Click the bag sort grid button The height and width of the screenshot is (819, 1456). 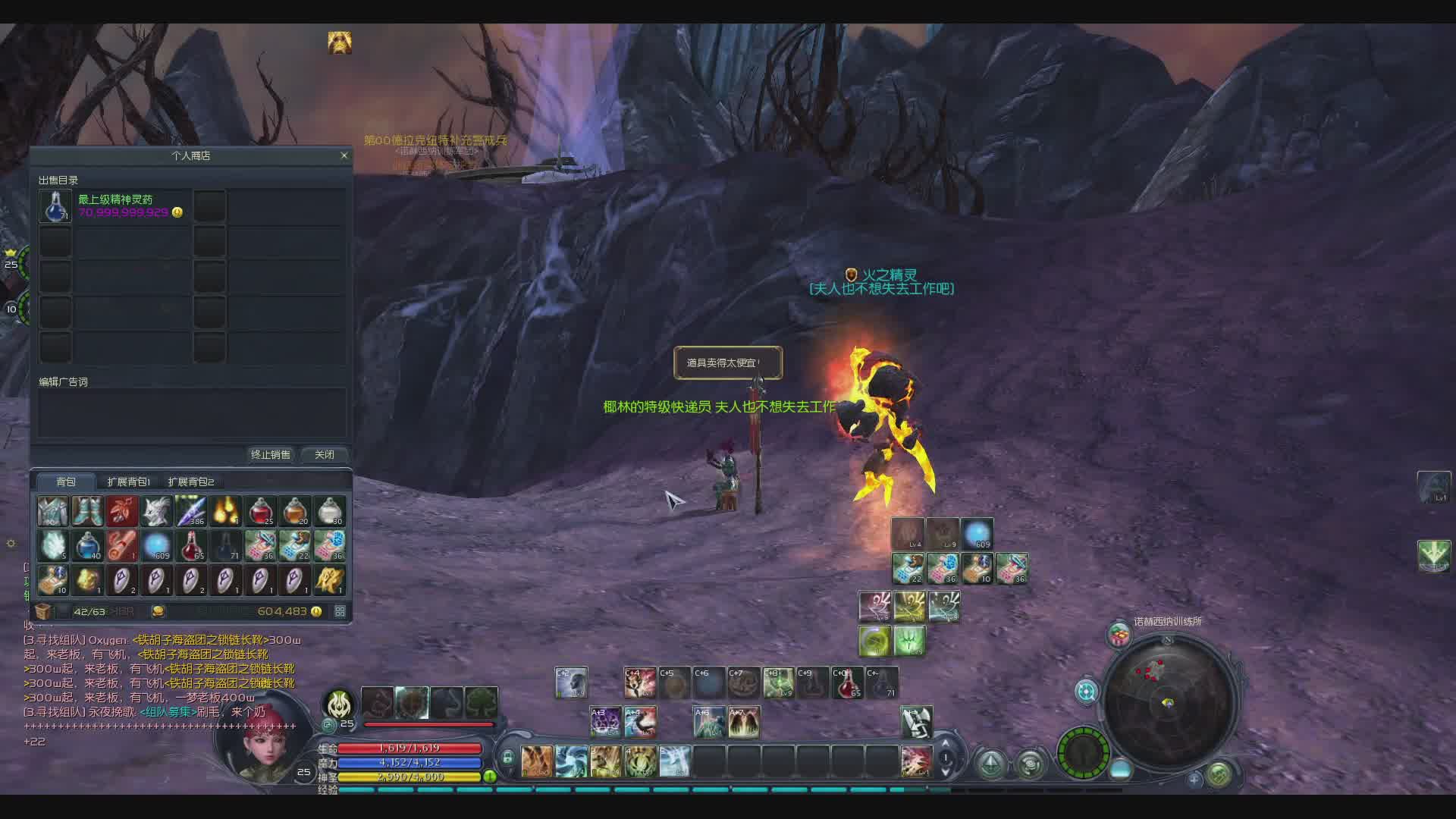[340, 611]
